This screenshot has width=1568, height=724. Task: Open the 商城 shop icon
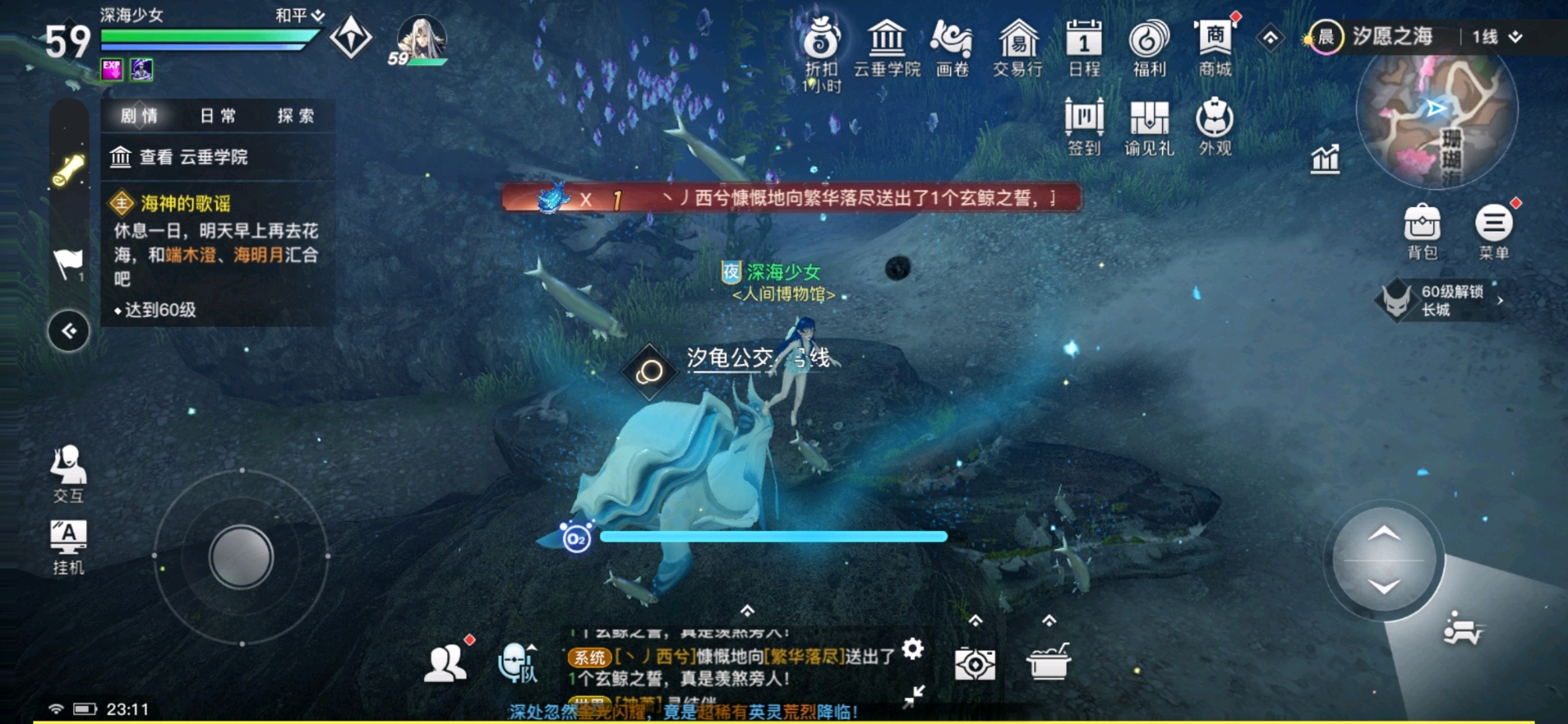pos(1216,43)
